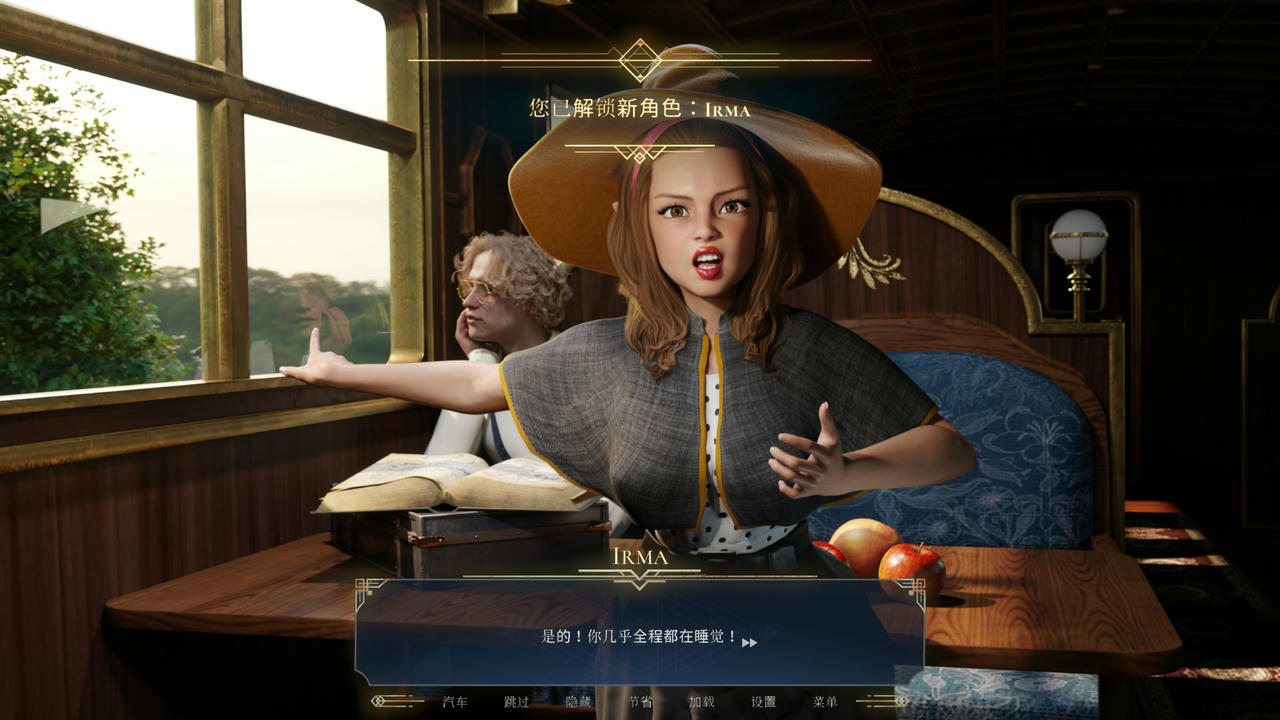1280x720 pixels.
Task: Open the 菜单 game menu
Action: pos(824,701)
